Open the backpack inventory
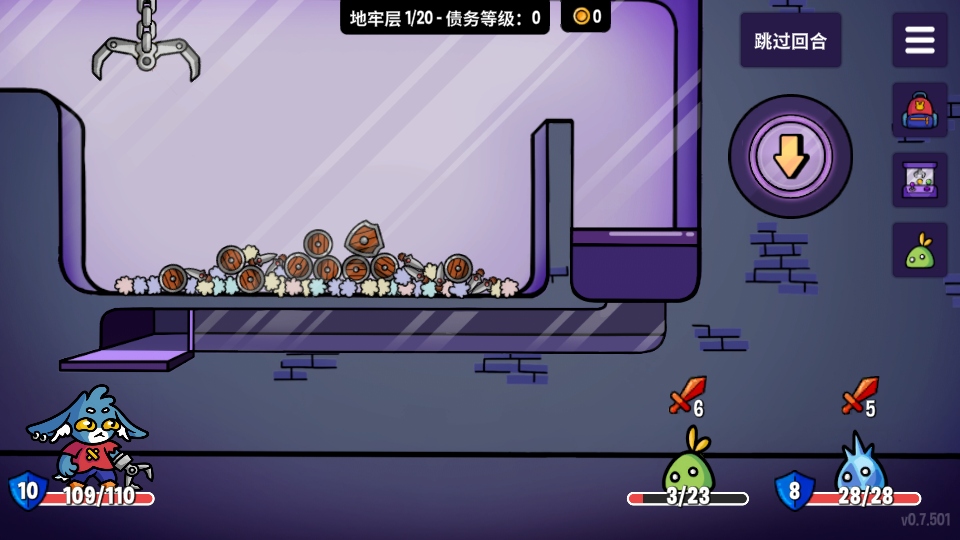This screenshot has height=540, width=960. pyautogui.click(x=919, y=110)
